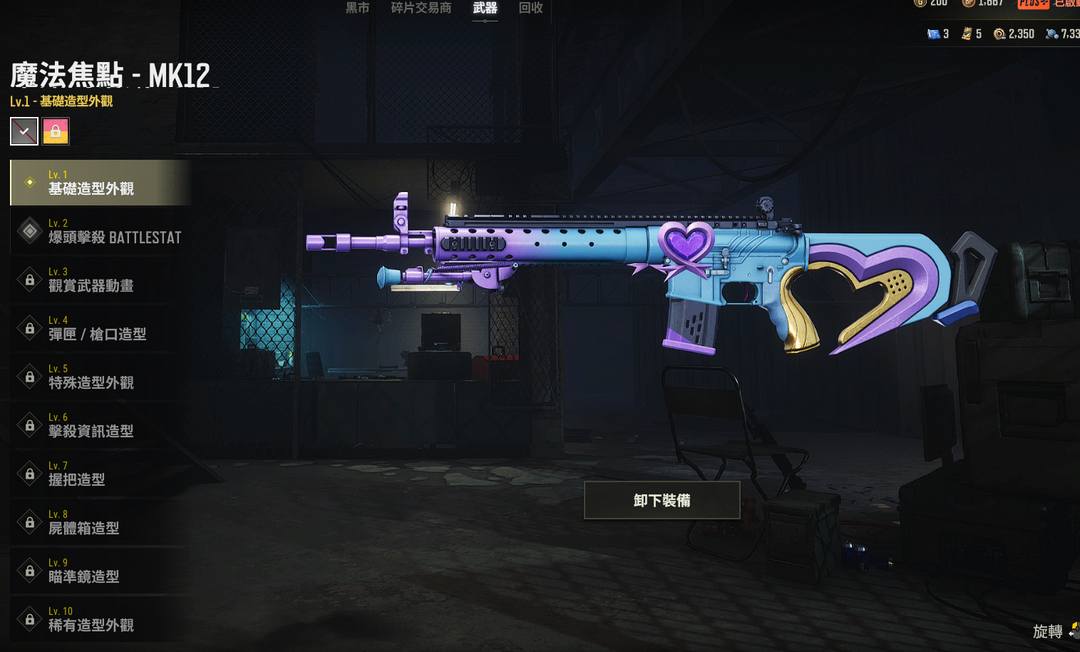Select the checkmarked grey skin variant swatch

coord(24,131)
